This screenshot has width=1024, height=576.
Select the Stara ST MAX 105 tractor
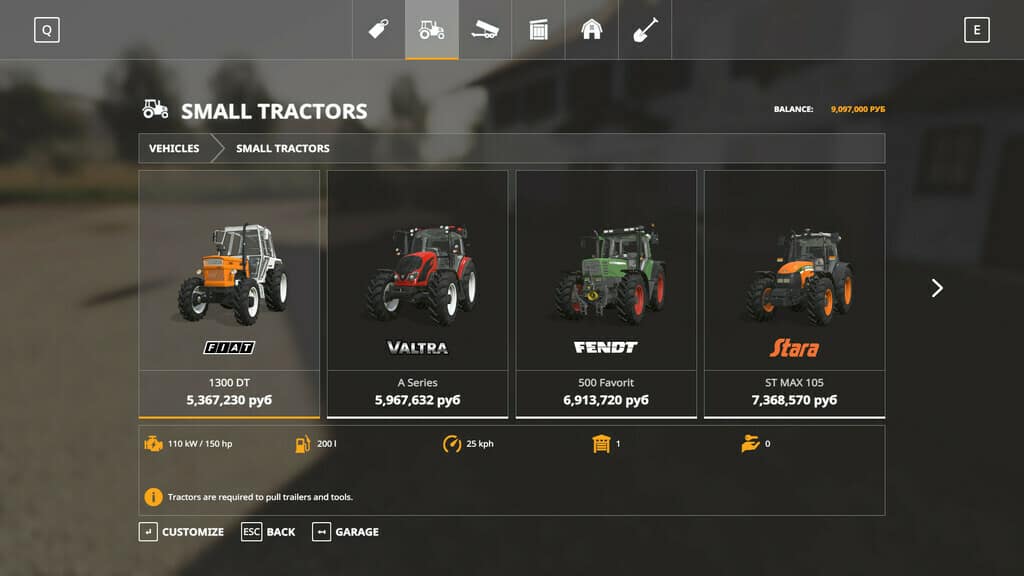(794, 292)
